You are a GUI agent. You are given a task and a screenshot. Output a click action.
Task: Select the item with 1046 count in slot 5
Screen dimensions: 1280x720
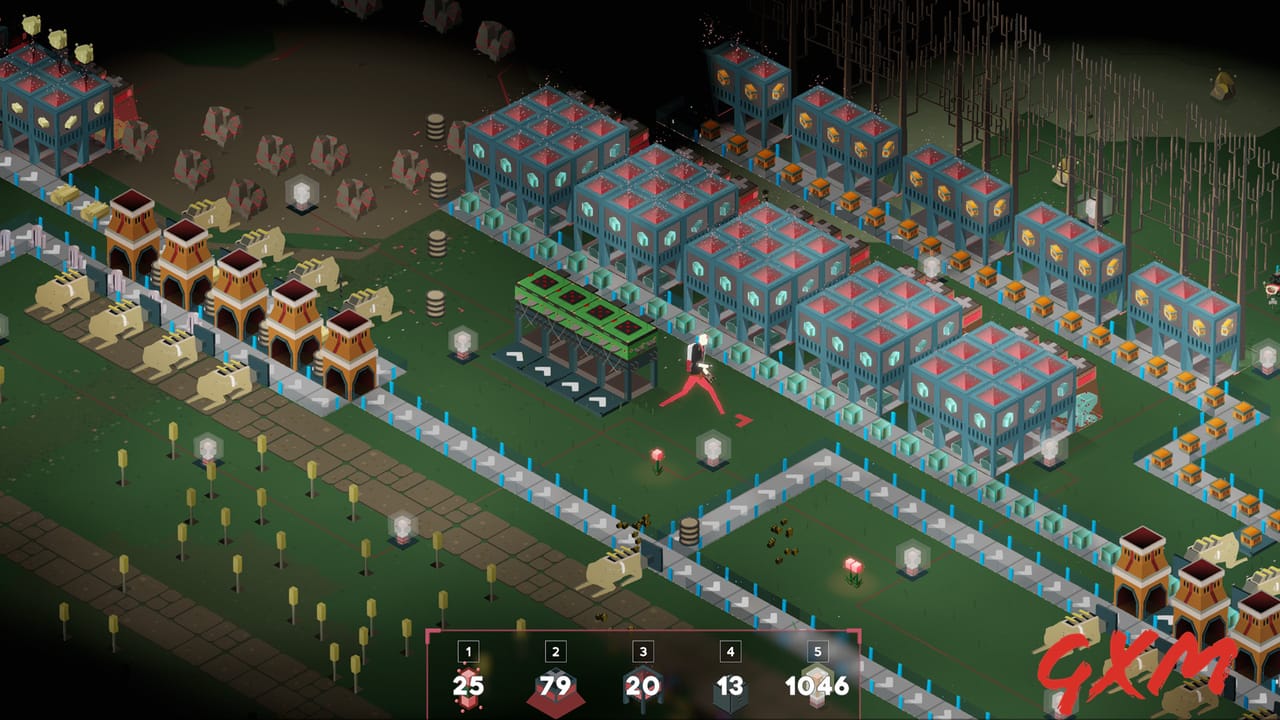point(818,687)
